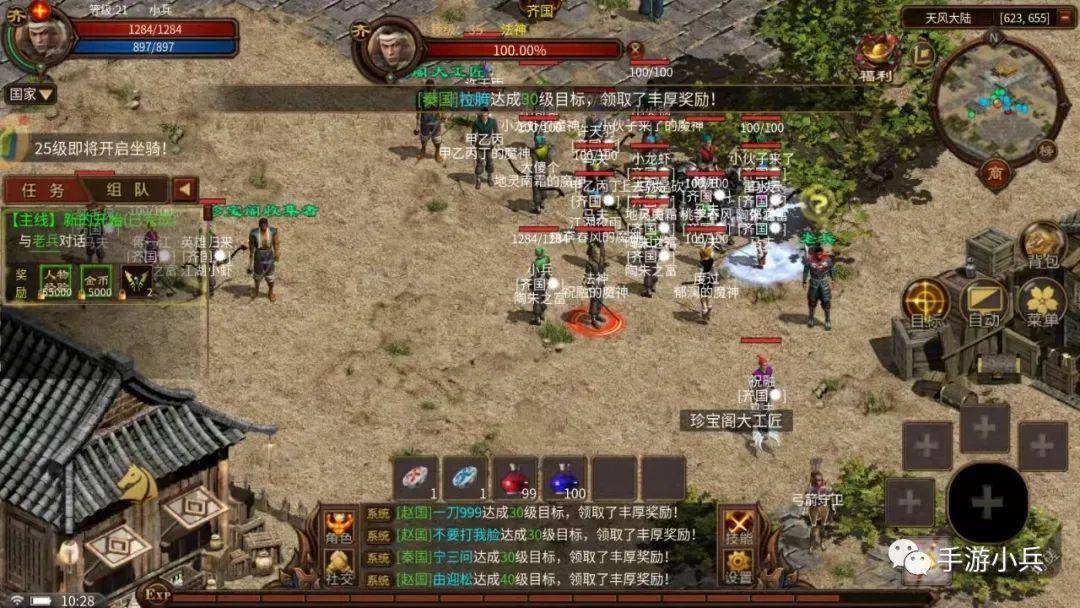The image size is (1080, 608).
Task: Open the 国家 country dropdown
Action: click(31, 95)
